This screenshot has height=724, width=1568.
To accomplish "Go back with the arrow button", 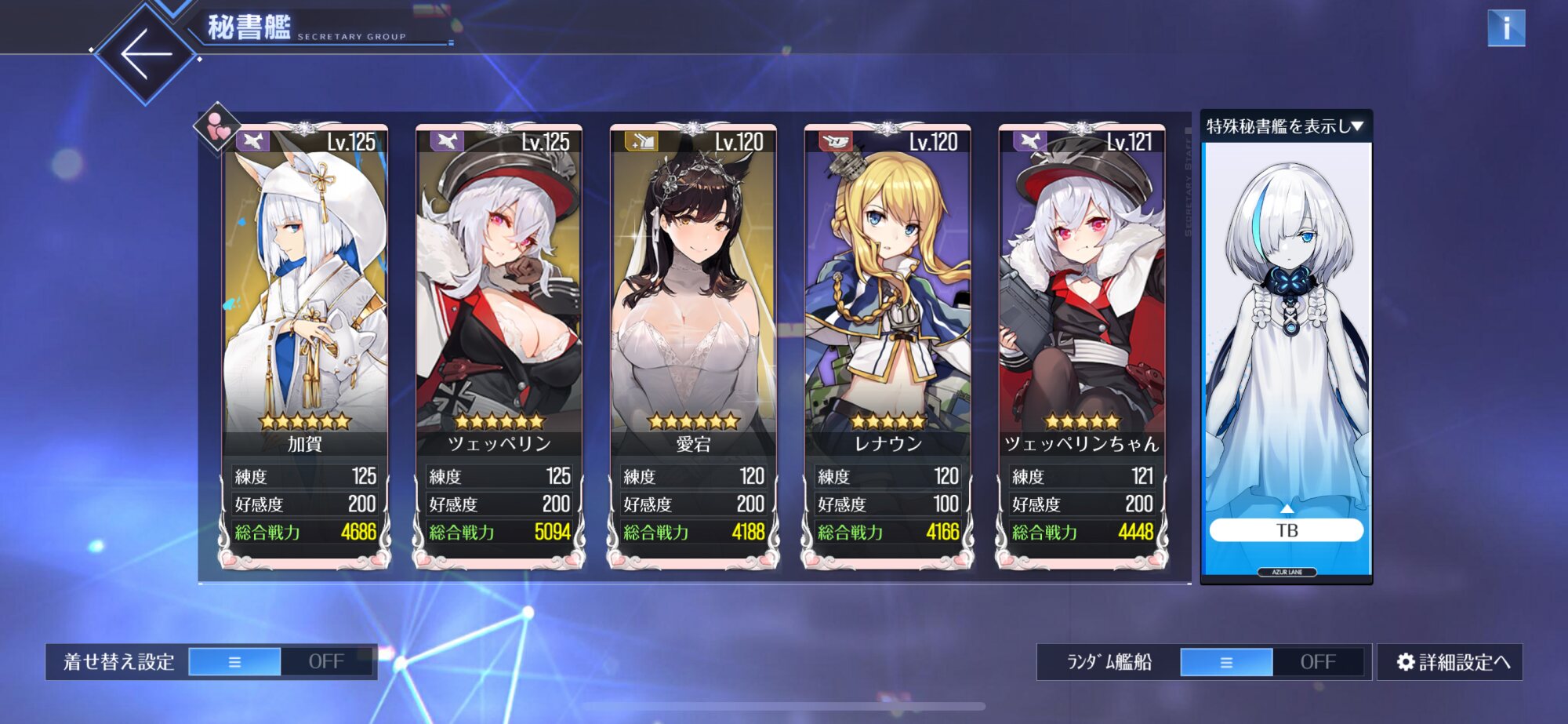I will coord(146,53).
